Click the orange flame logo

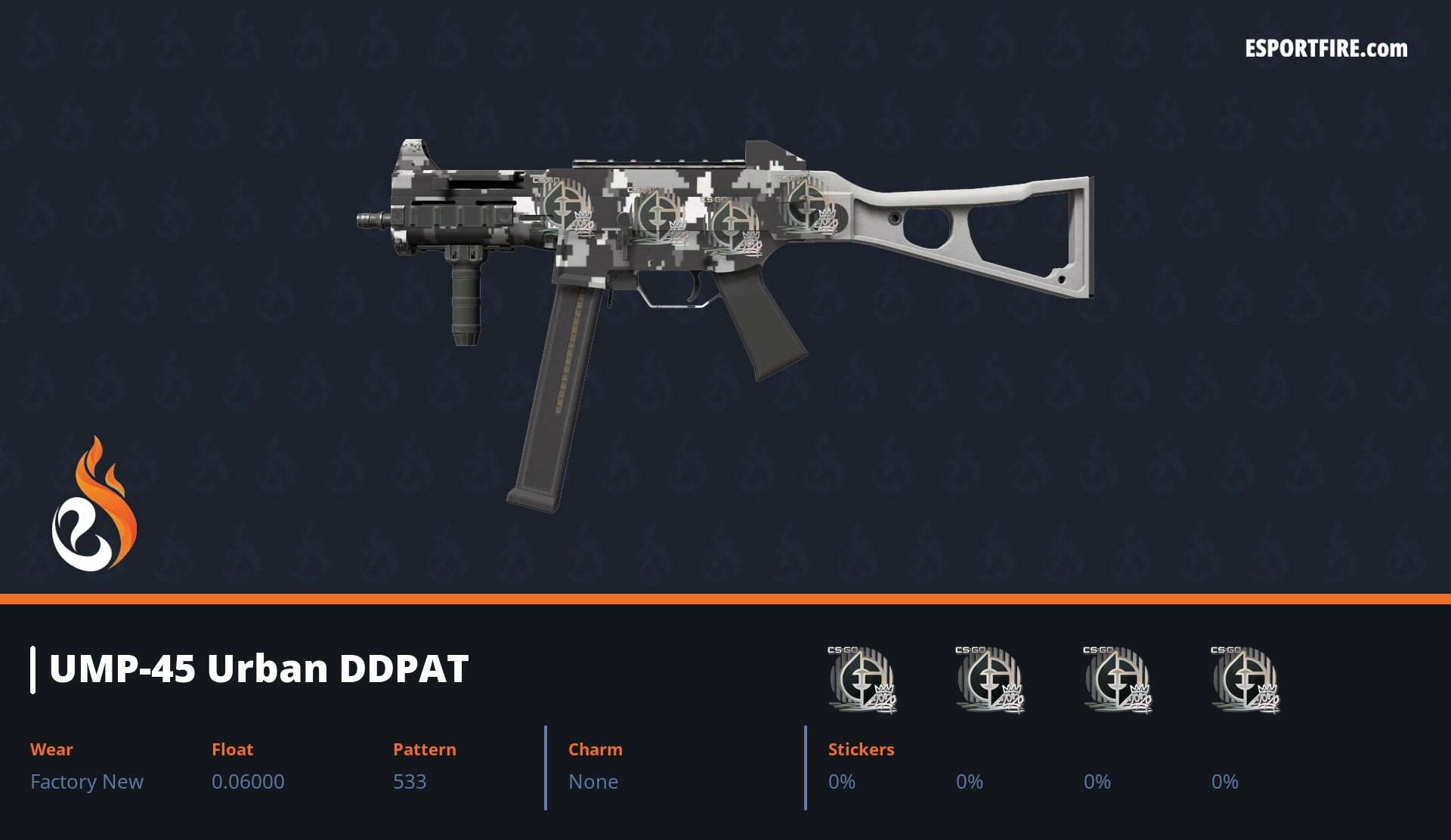click(x=94, y=505)
